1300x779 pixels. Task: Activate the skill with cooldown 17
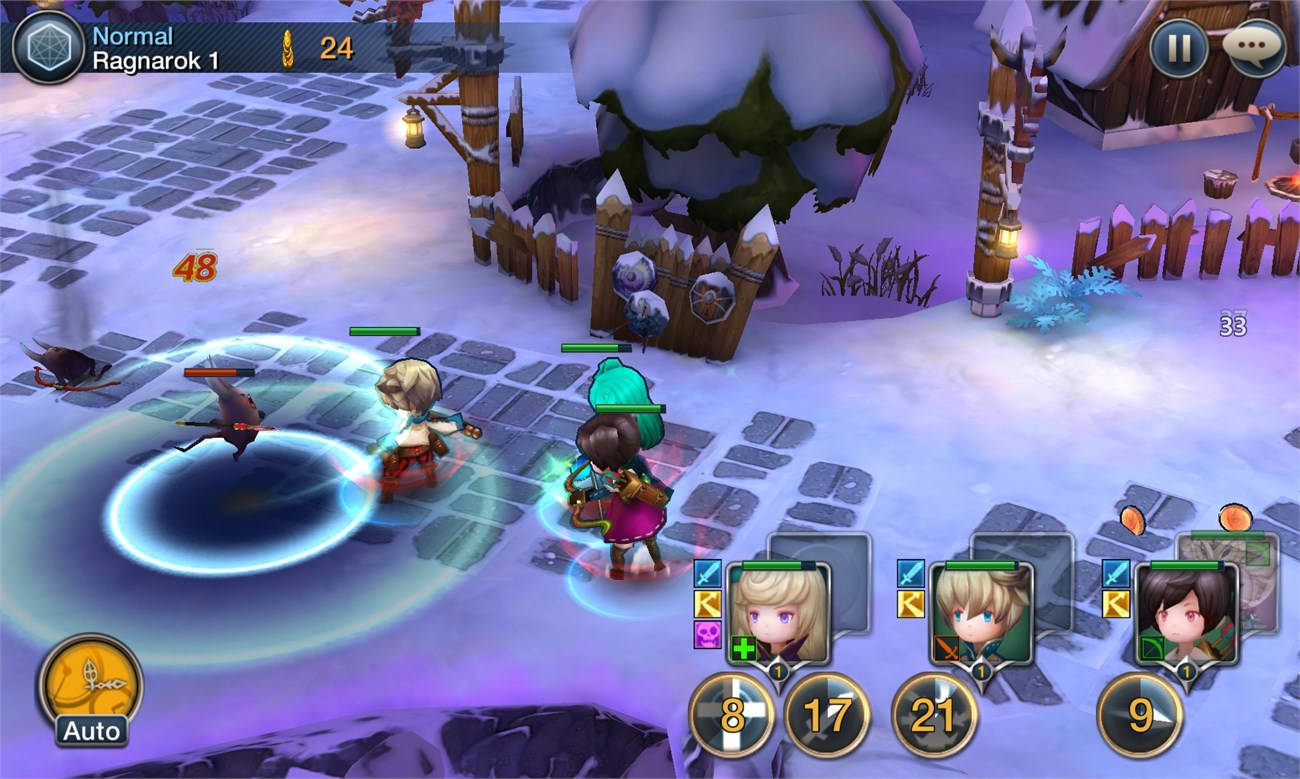click(x=826, y=715)
